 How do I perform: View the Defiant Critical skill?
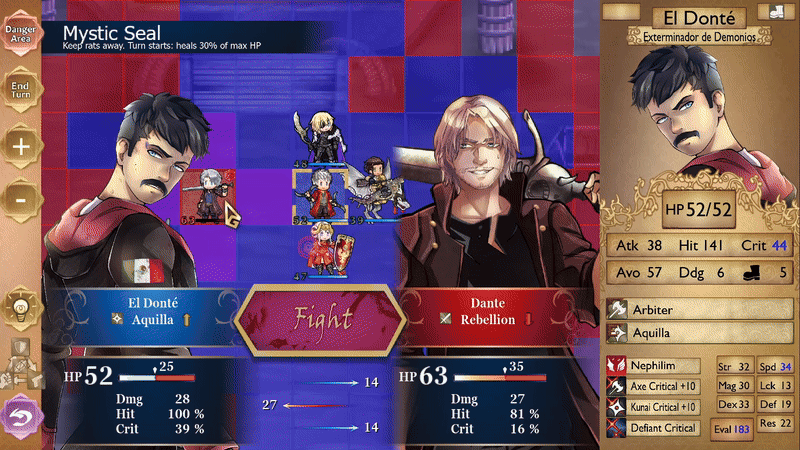click(x=655, y=427)
